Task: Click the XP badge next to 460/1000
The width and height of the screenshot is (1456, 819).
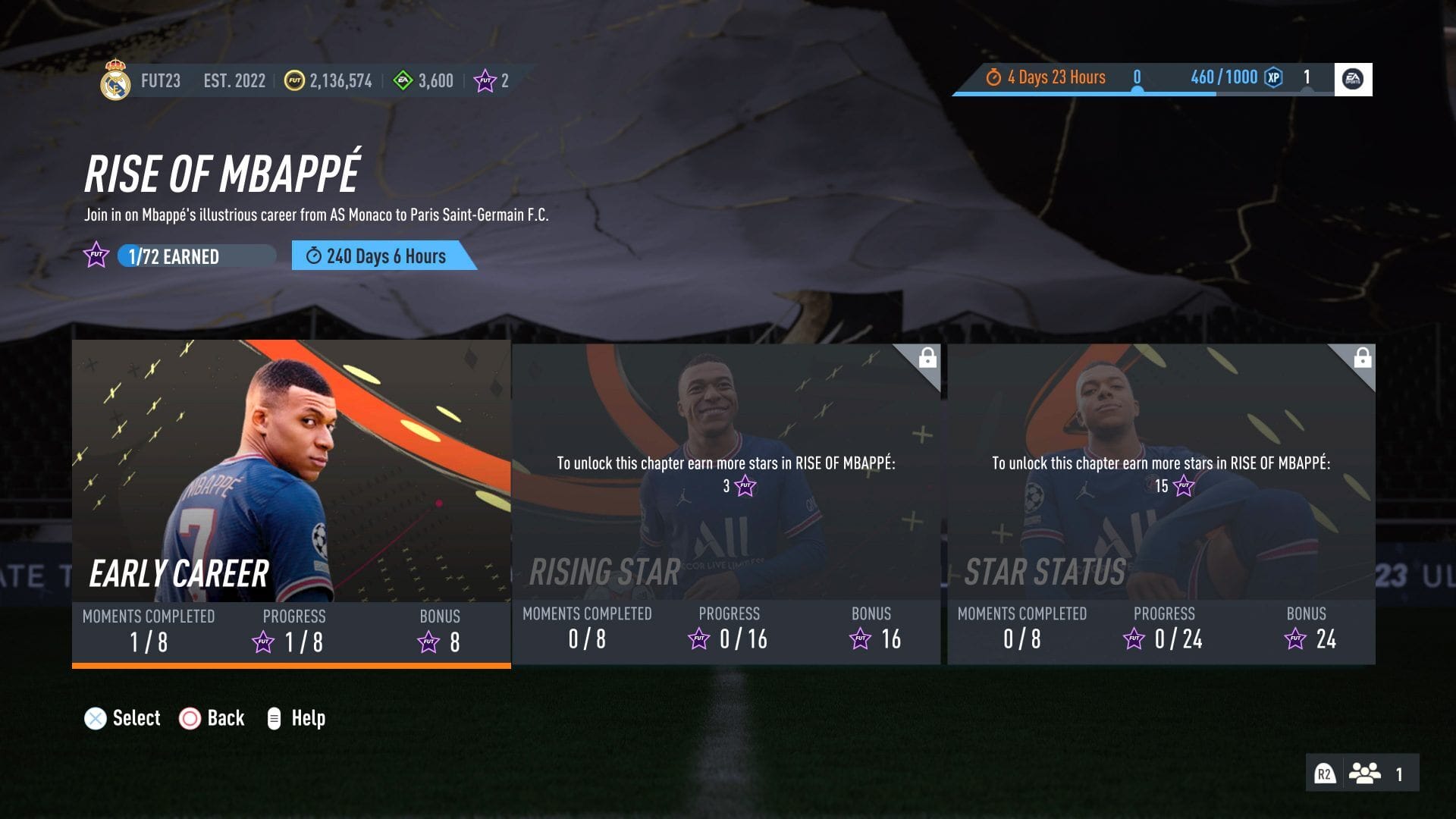Action: [x=1272, y=78]
